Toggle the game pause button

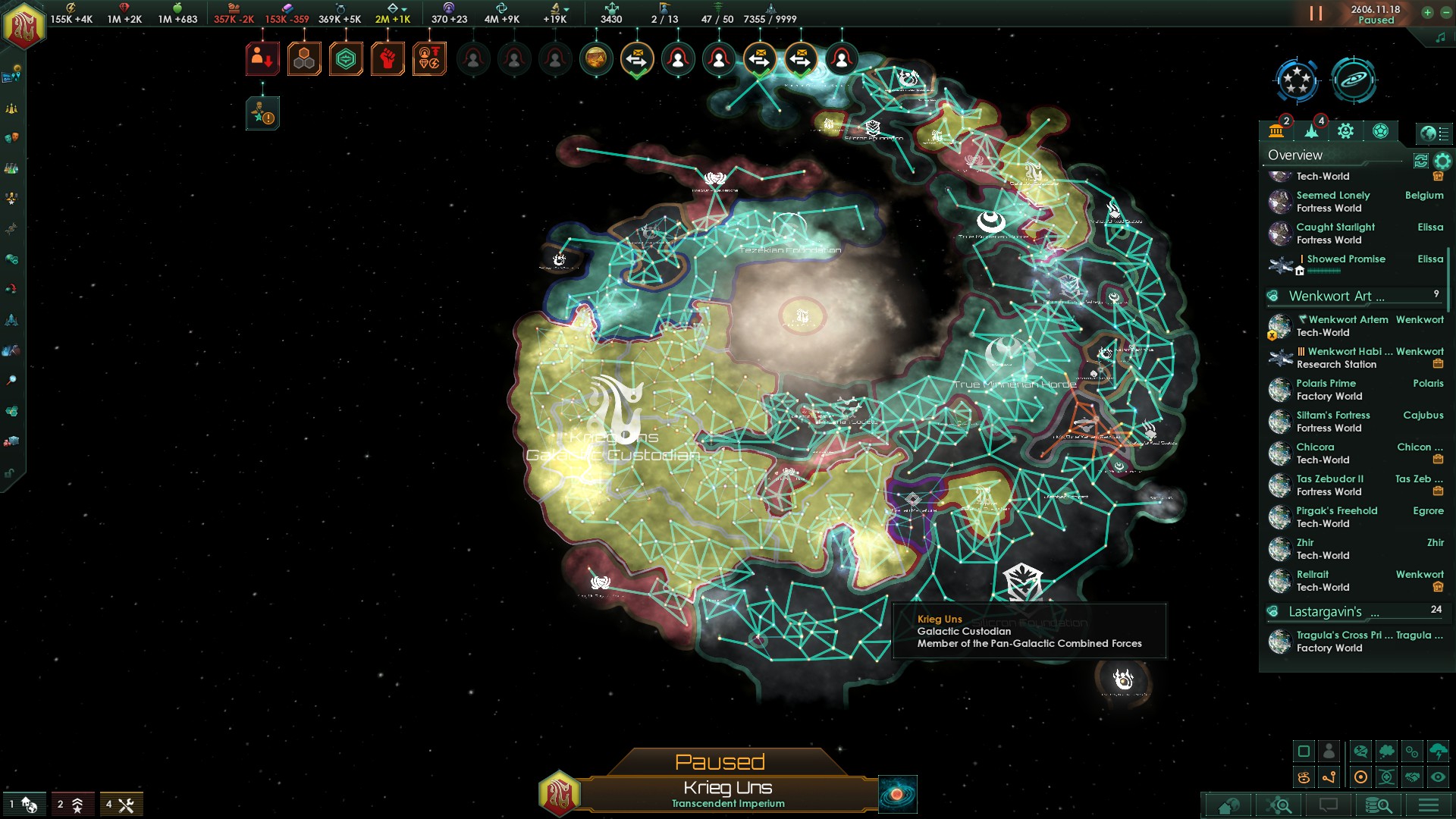[x=1316, y=14]
